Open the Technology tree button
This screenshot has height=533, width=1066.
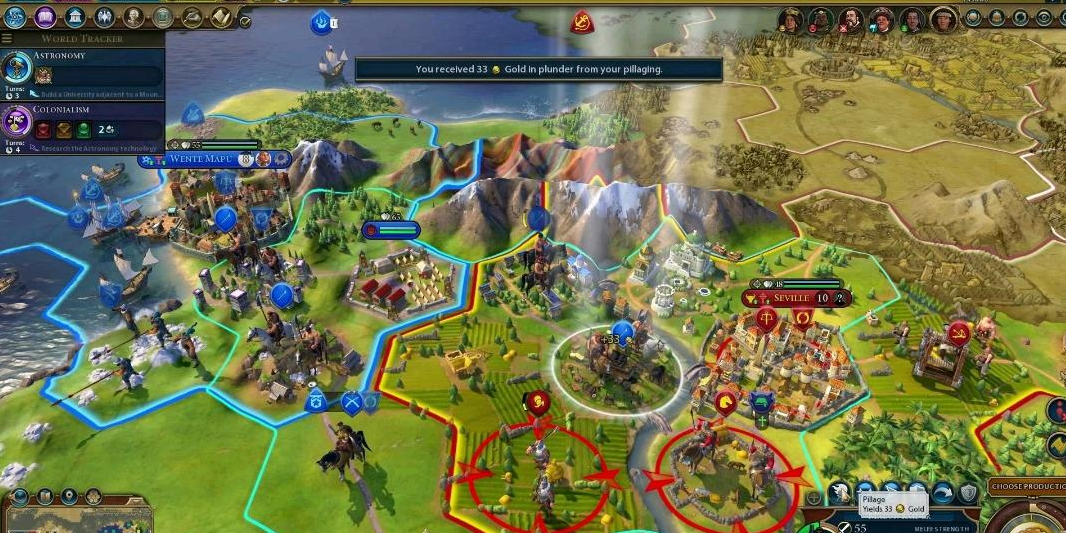[x=15, y=16]
